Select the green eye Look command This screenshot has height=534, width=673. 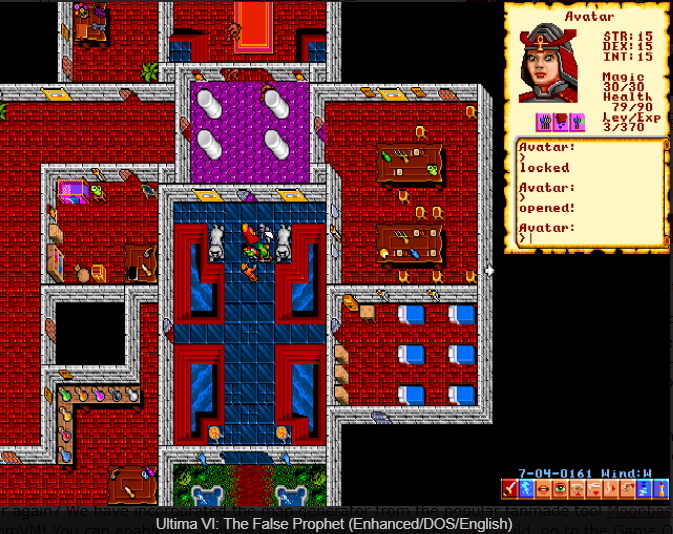(559, 489)
